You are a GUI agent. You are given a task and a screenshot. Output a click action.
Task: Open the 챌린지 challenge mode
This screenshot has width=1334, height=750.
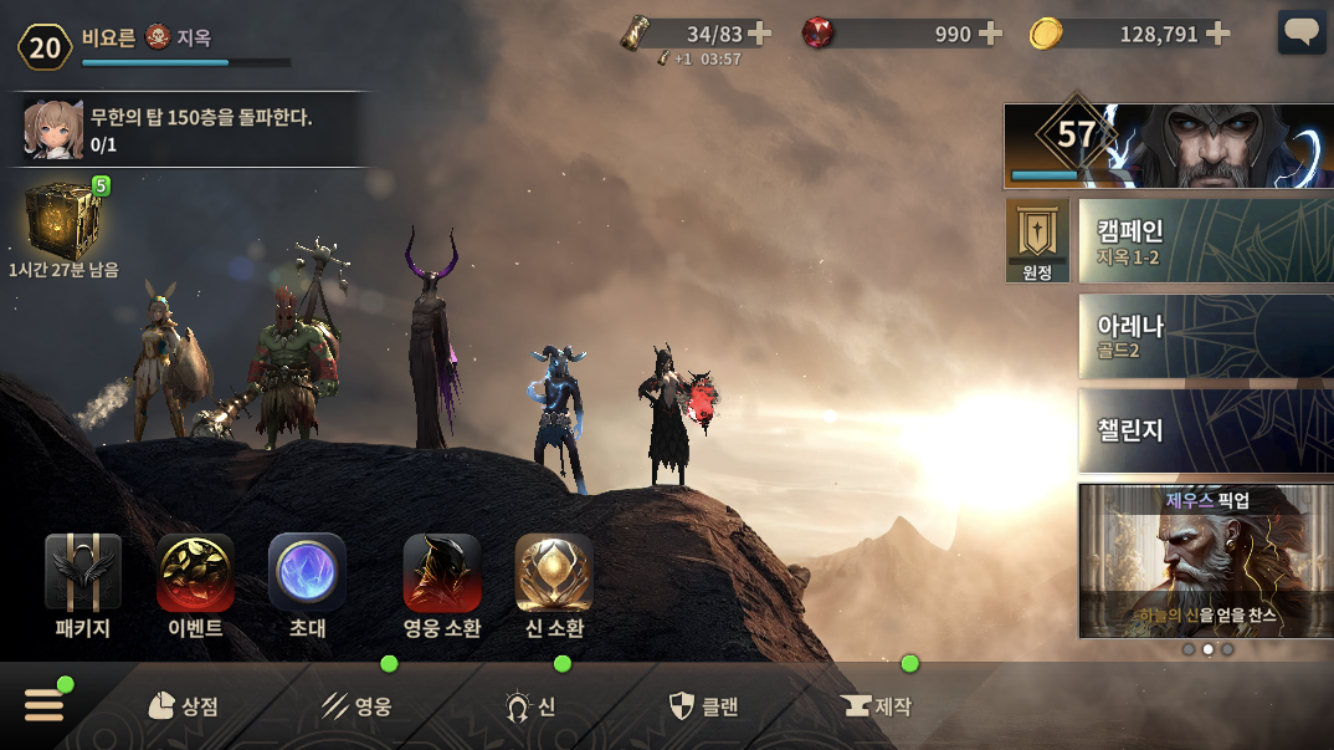pyautogui.click(x=1205, y=431)
